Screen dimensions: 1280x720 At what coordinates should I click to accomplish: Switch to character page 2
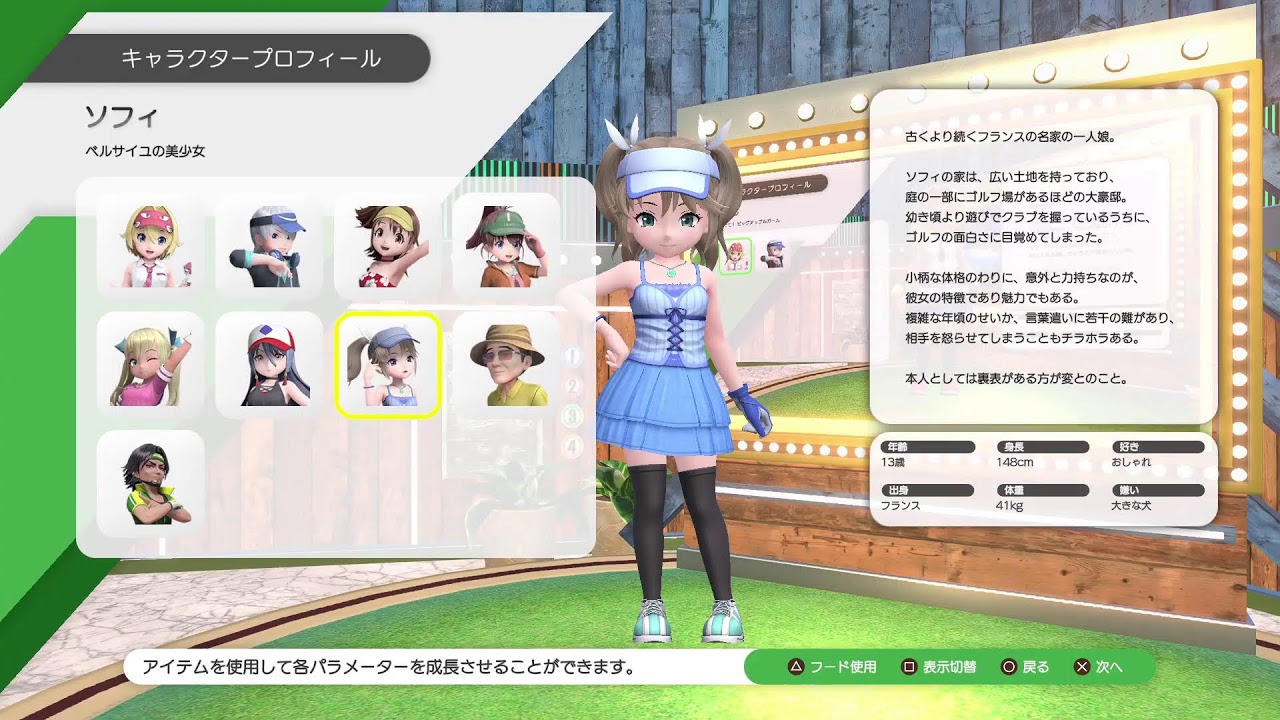click(571, 387)
